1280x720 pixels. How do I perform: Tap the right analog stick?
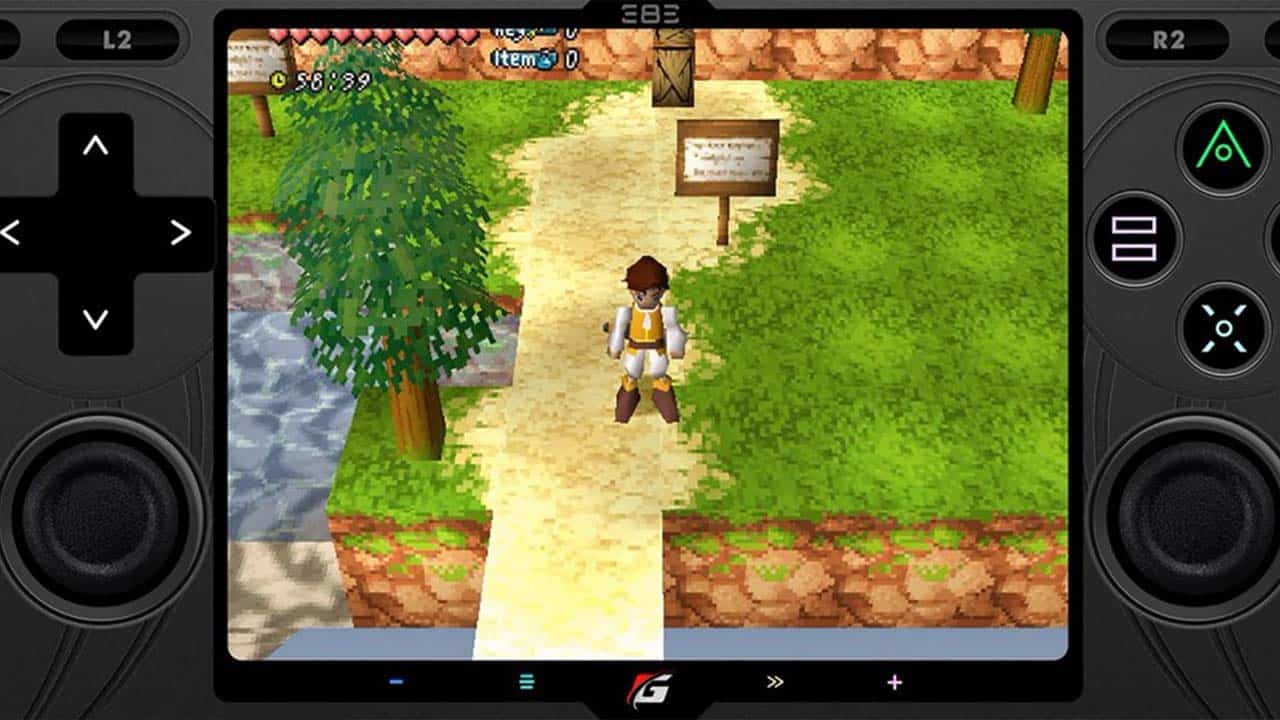pyautogui.click(x=1183, y=520)
